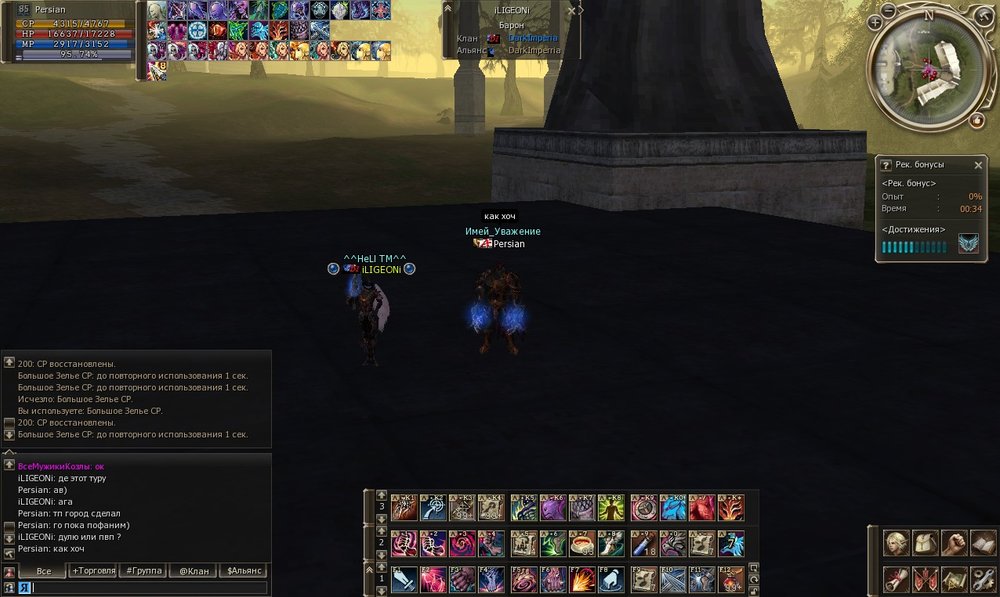Open the #Группа chat tab
The image size is (1000, 597).
click(x=144, y=570)
